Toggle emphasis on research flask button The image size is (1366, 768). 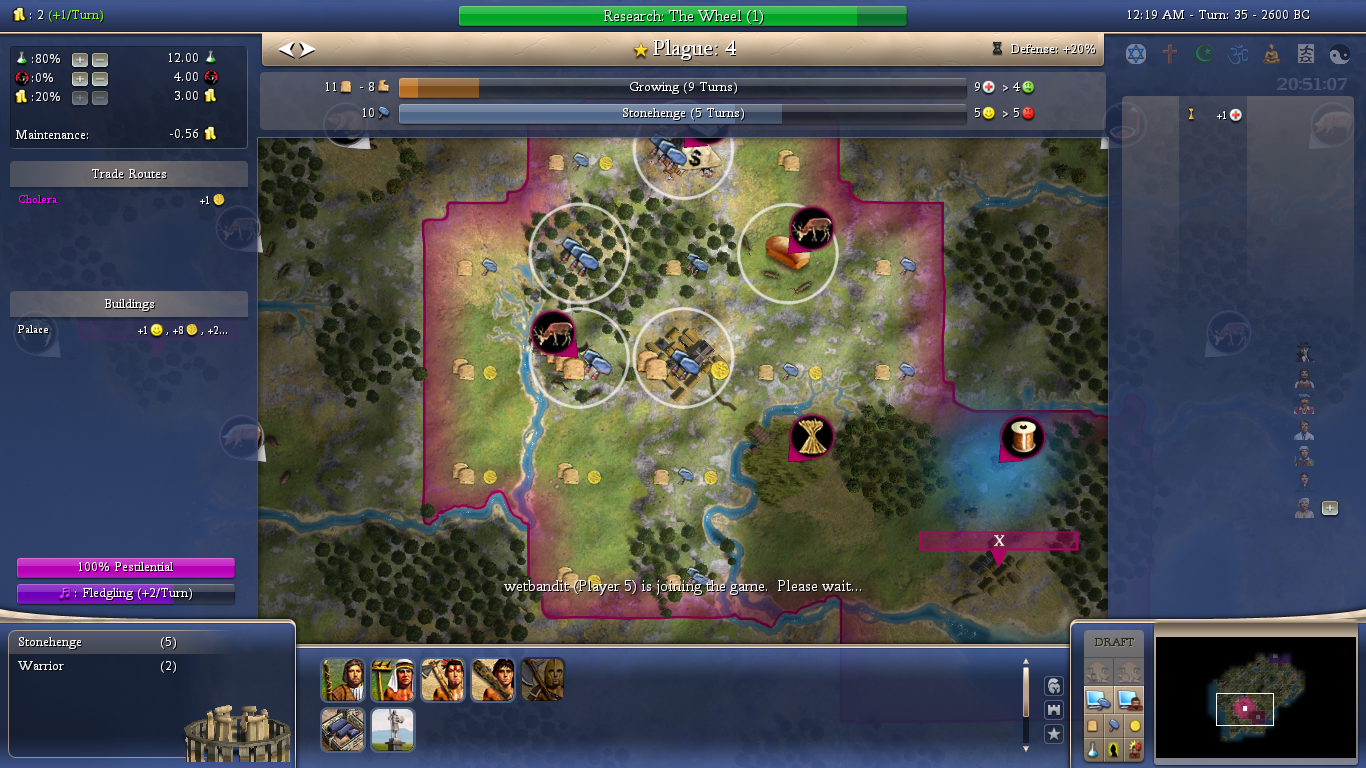(1093, 750)
